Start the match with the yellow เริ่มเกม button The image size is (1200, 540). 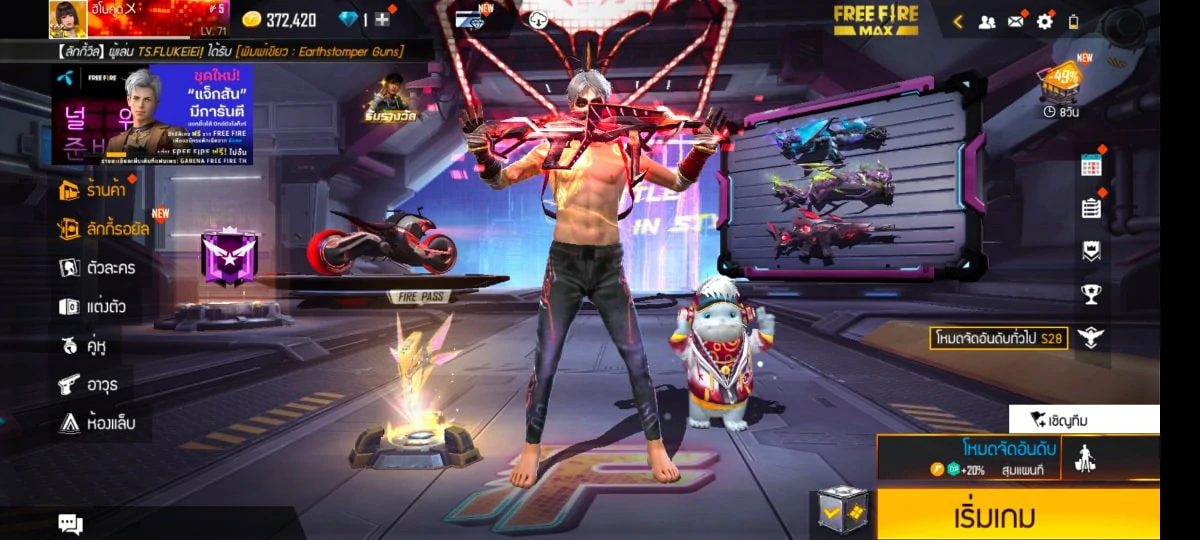(1018, 515)
